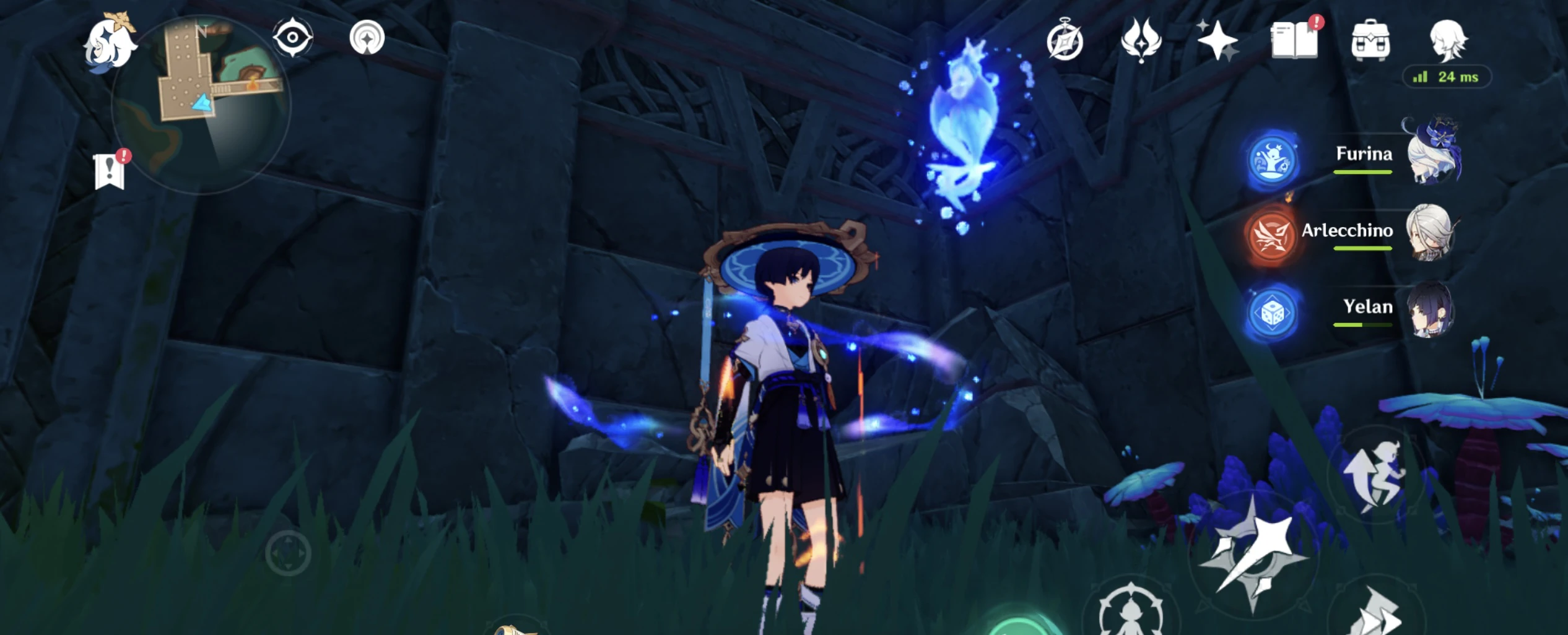The height and width of the screenshot is (635, 1568).
Task: Open the Quest journal book icon
Action: point(1295,38)
